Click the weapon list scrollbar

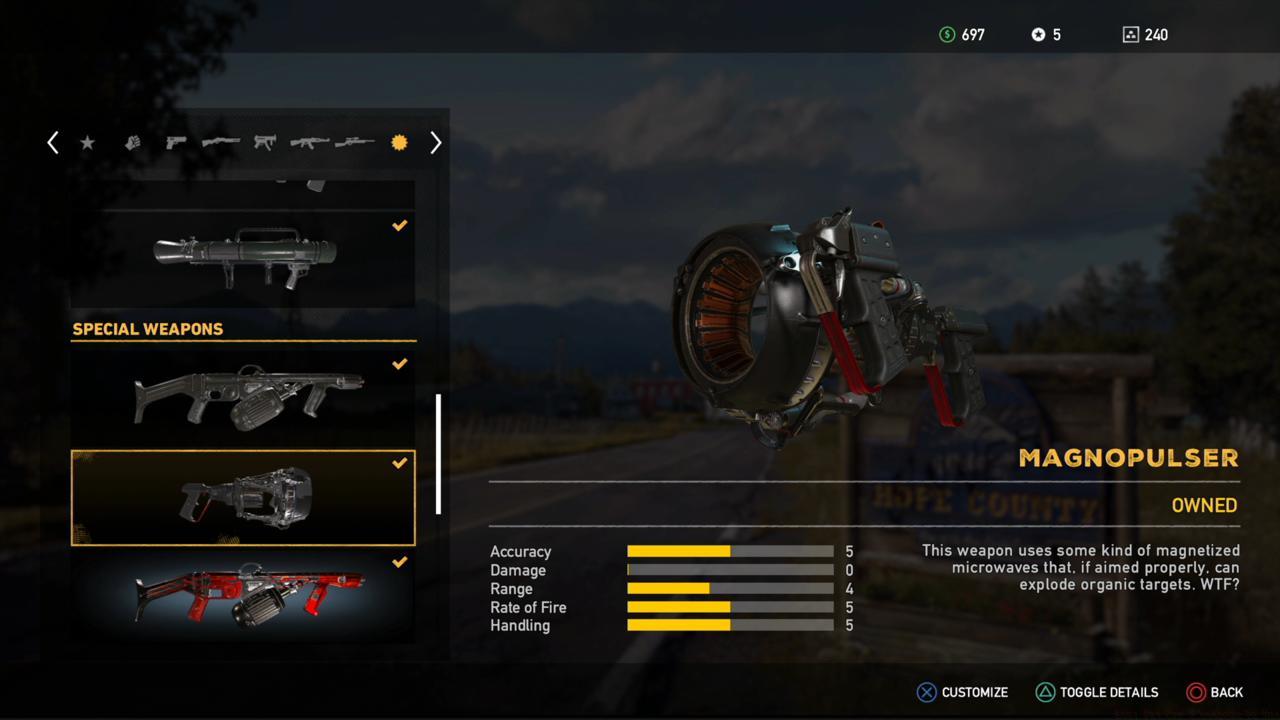click(438, 453)
